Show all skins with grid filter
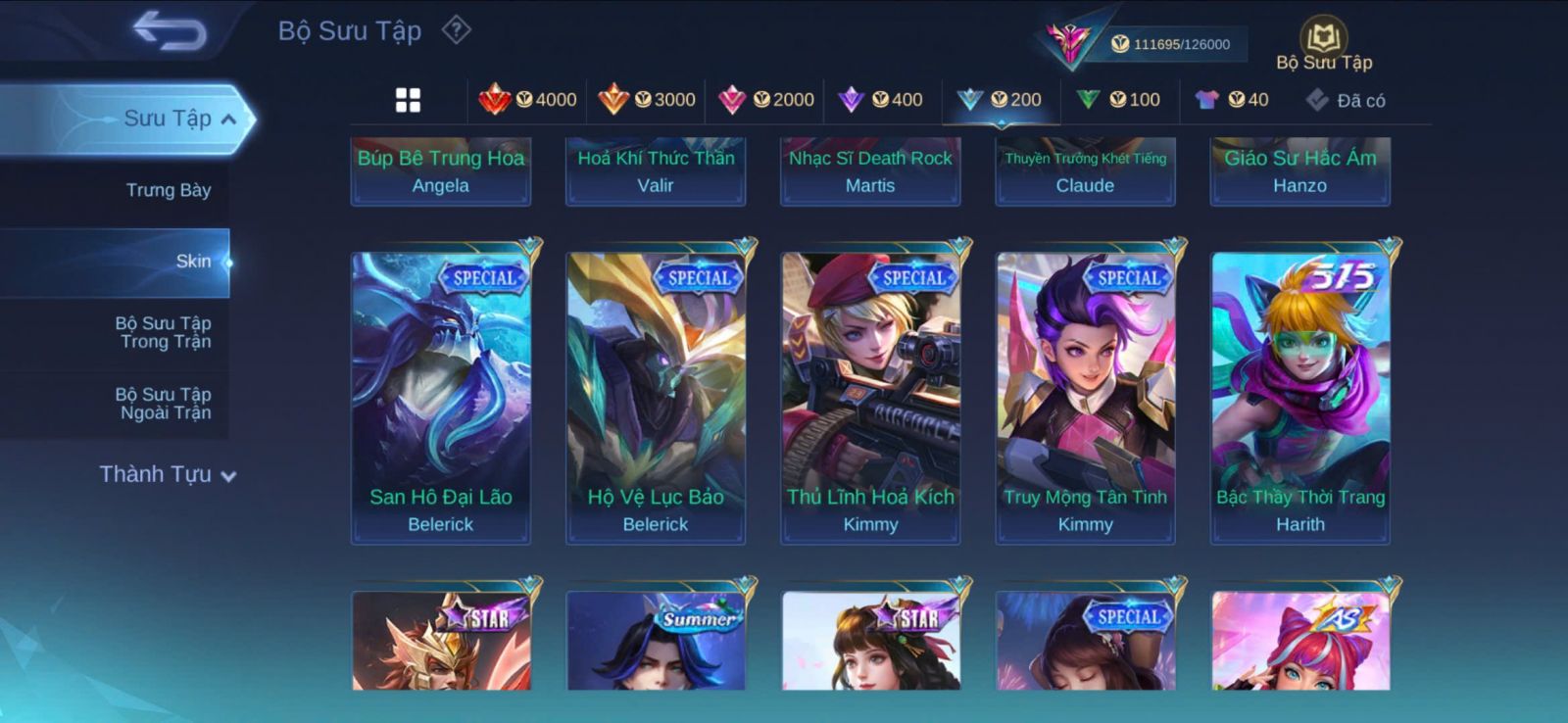Viewport: 1568px width, 723px height. click(x=408, y=100)
